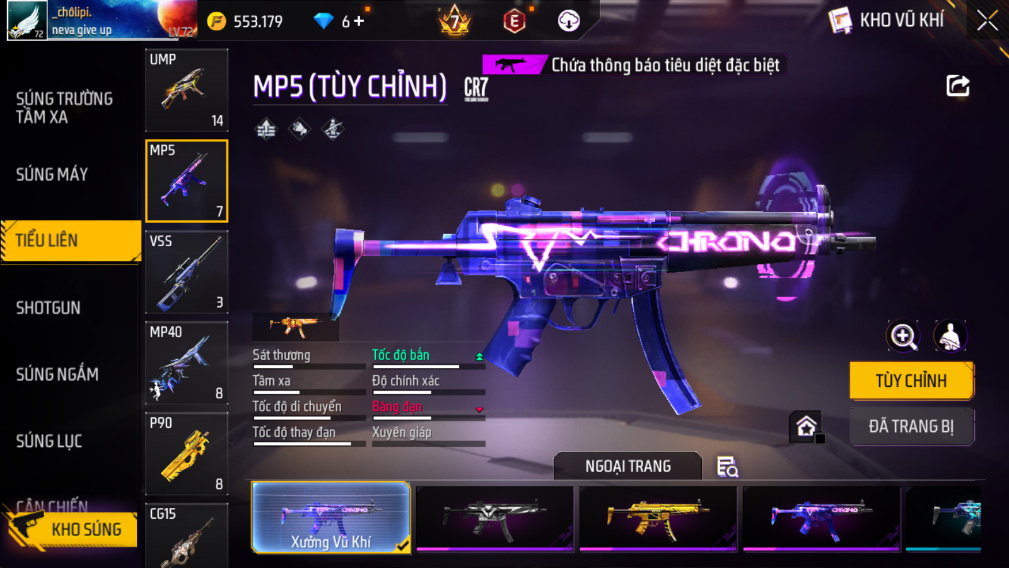This screenshot has height=568, width=1009.
Task: Add more diamonds with plus button
Action: tap(359, 21)
